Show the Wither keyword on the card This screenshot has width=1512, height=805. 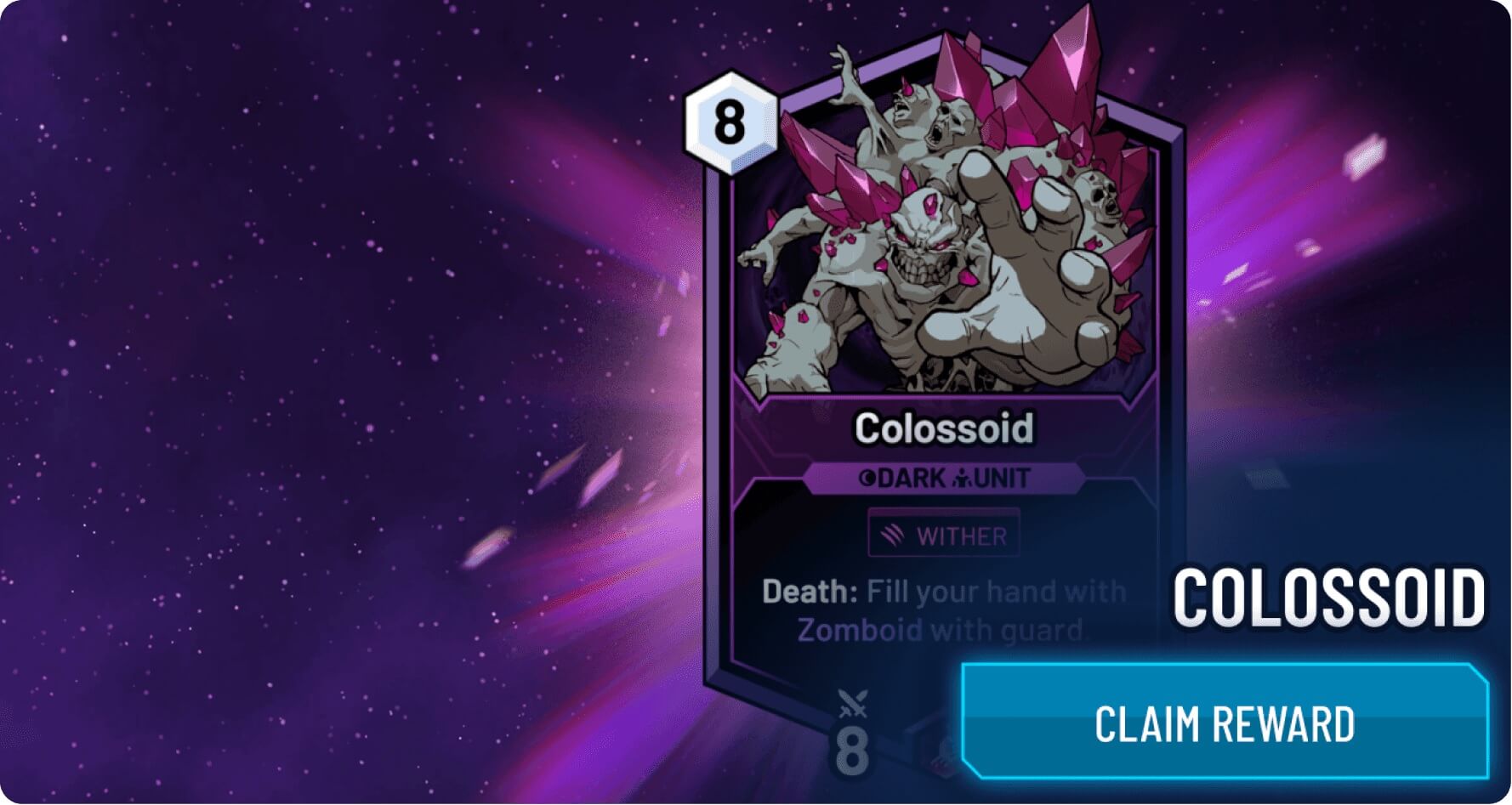(944, 536)
